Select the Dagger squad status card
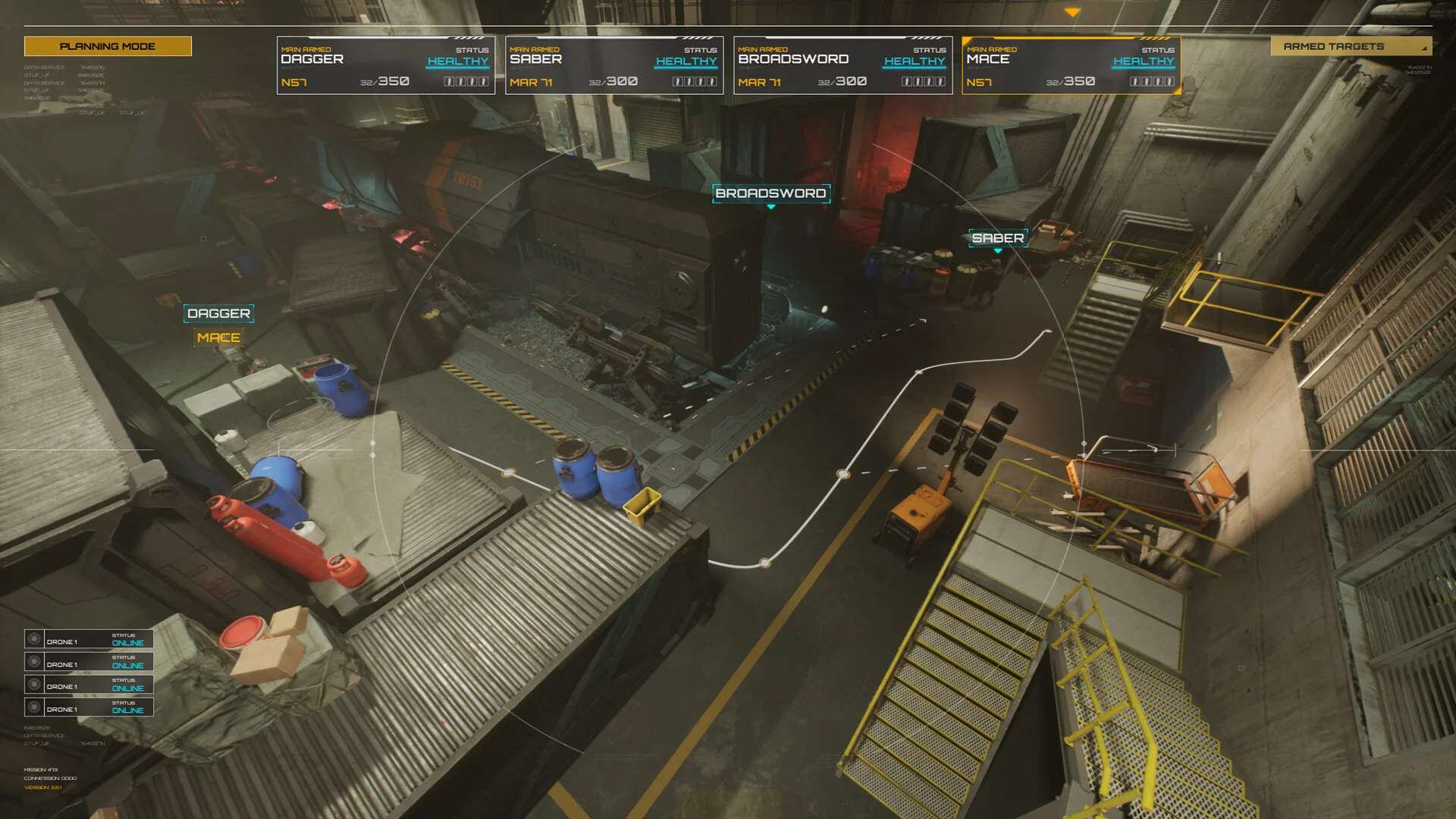 click(386, 66)
